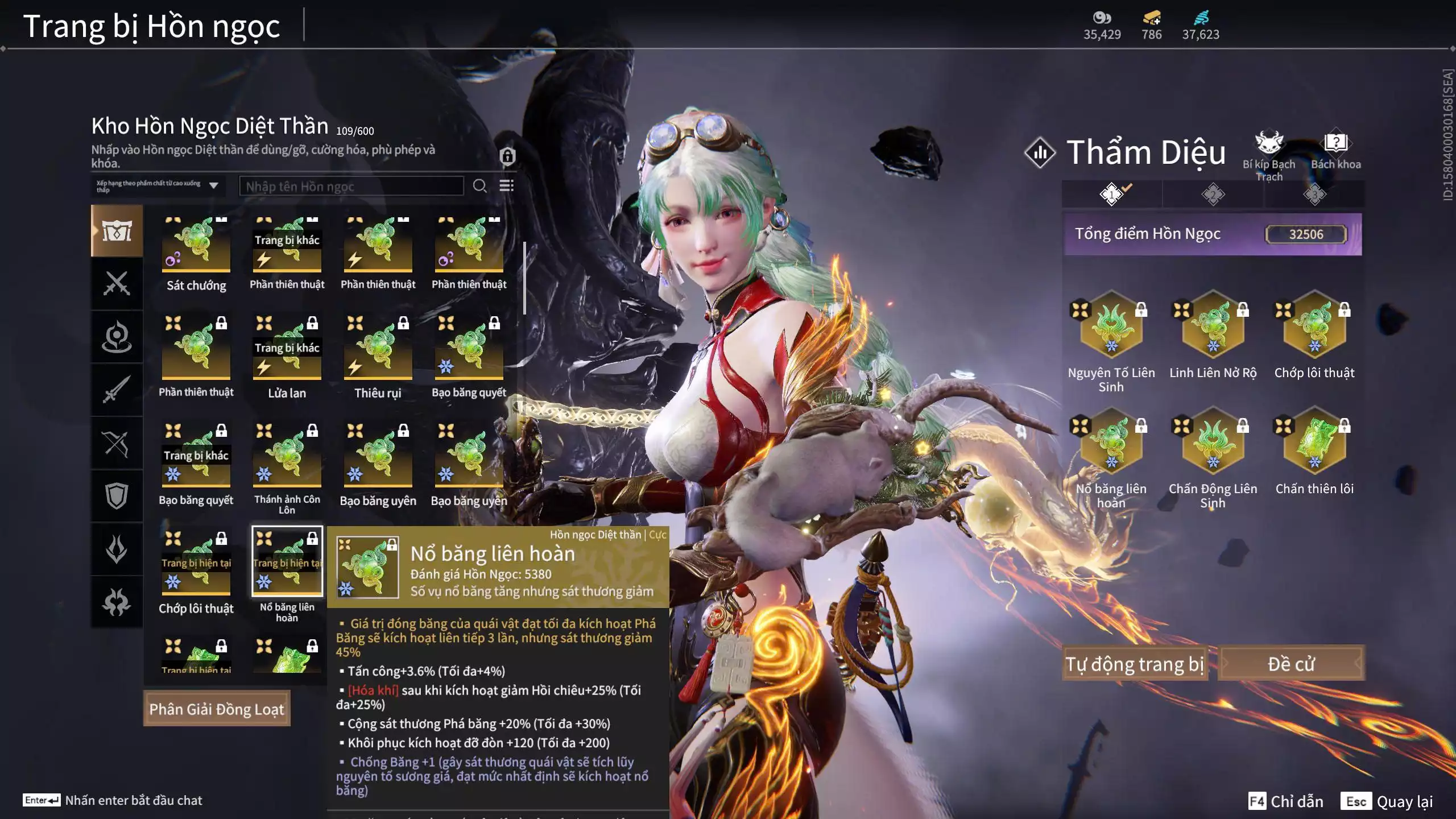The width and height of the screenshot is (1456, 819).
Task: Open the Đề cử recommendation button
Action: click(1291, 663)
